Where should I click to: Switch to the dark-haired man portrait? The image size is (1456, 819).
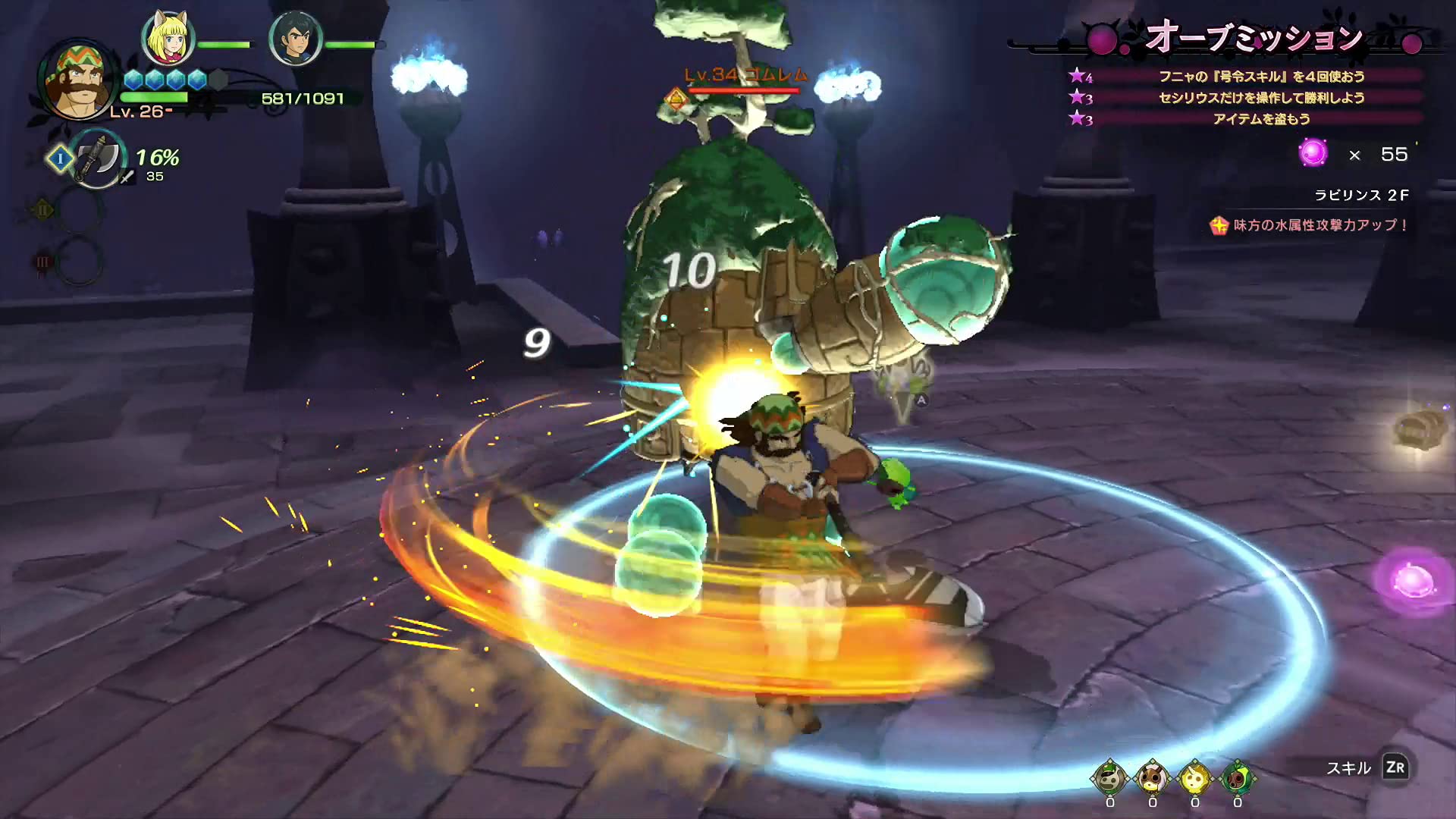tap(296, 38)
